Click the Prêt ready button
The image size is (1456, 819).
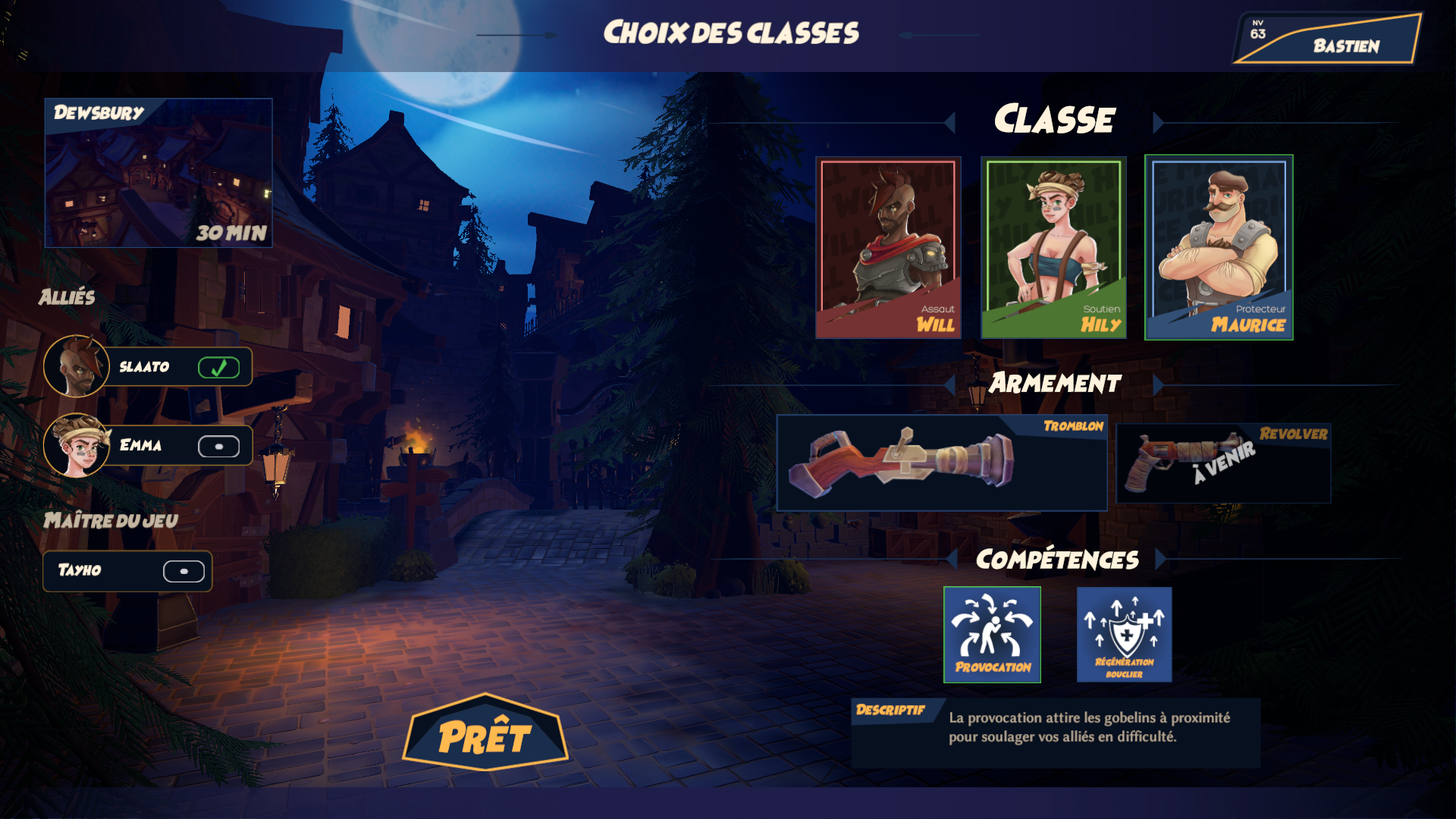pyautogui.click(x=485, y=734)
